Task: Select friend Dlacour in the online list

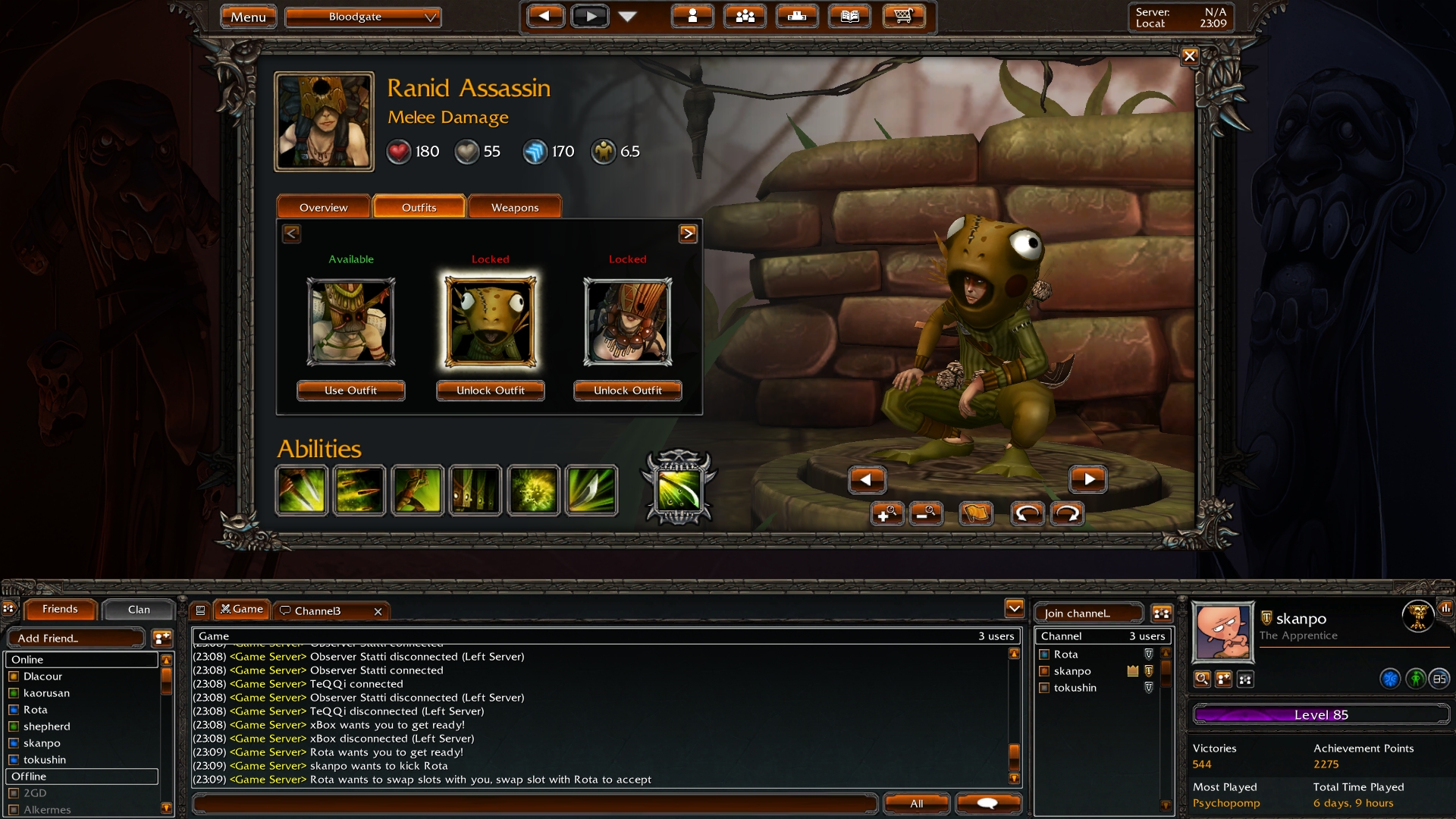Action: [x=42, y=676]
